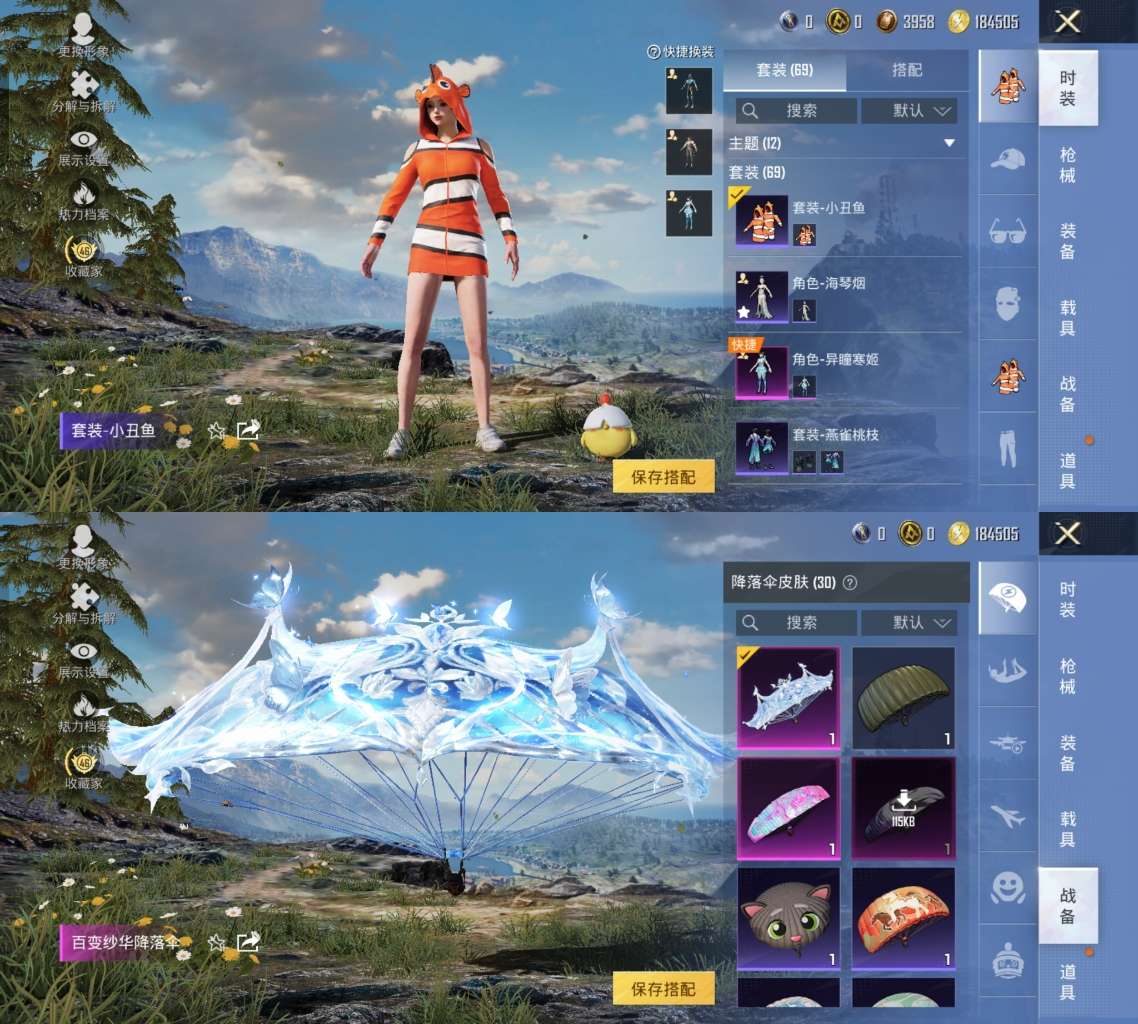Viewport: 1138px width, 1024px height.
Task: Switch to the 搭配 tab
Action: [906, 71]
